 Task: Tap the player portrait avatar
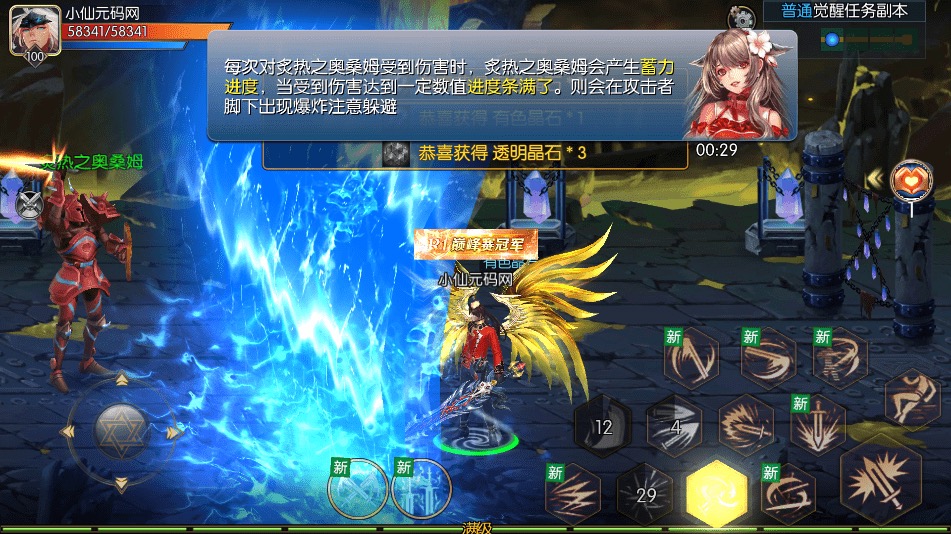click(28, 32)
